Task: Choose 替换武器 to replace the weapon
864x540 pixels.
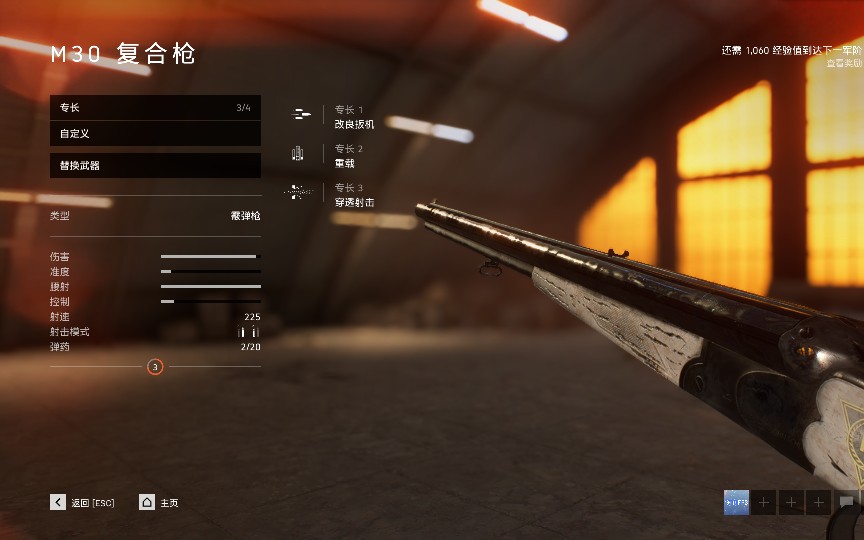Action: point(155,165)
